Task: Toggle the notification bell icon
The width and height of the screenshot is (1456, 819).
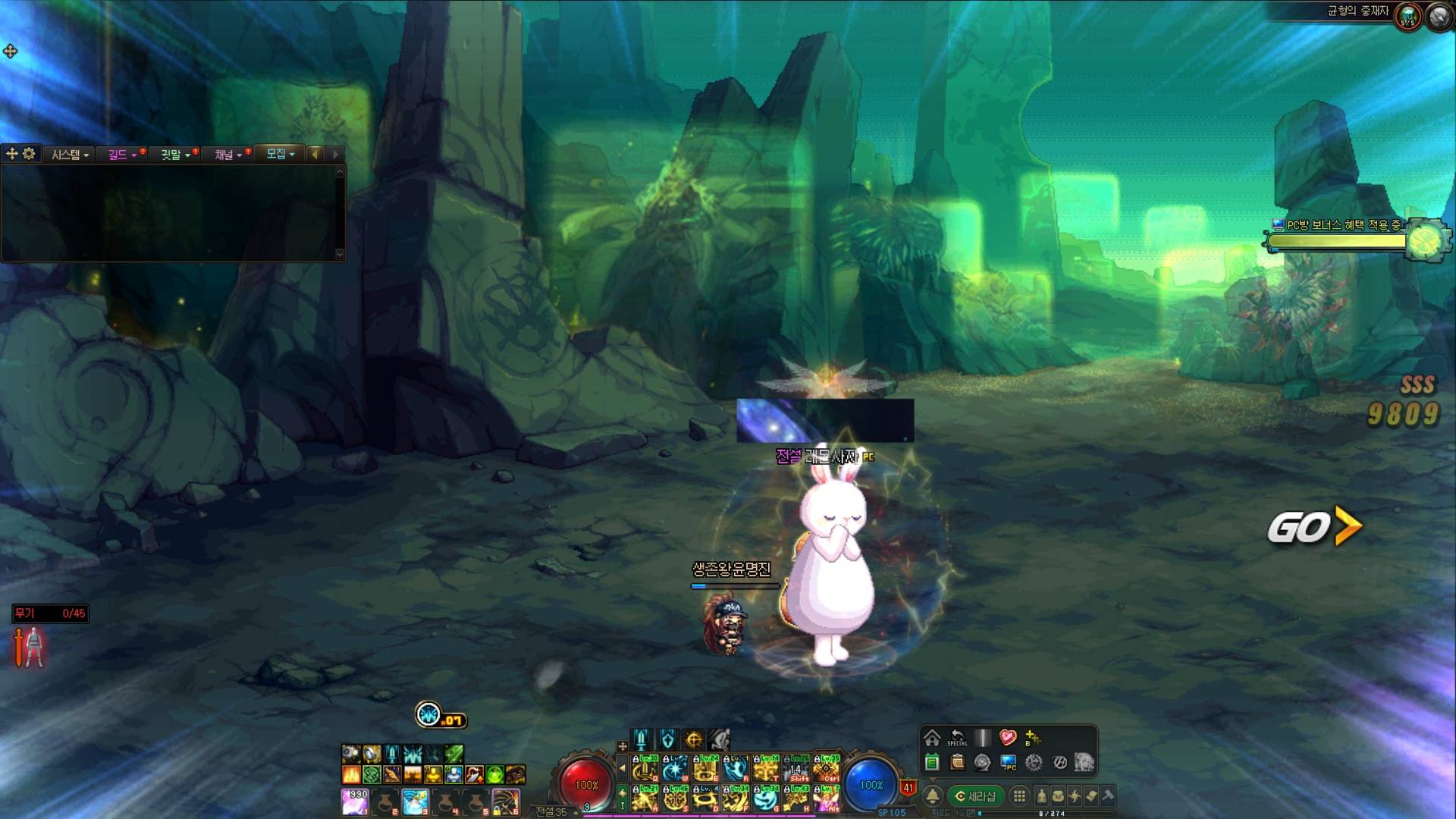Action: (933, 796)
